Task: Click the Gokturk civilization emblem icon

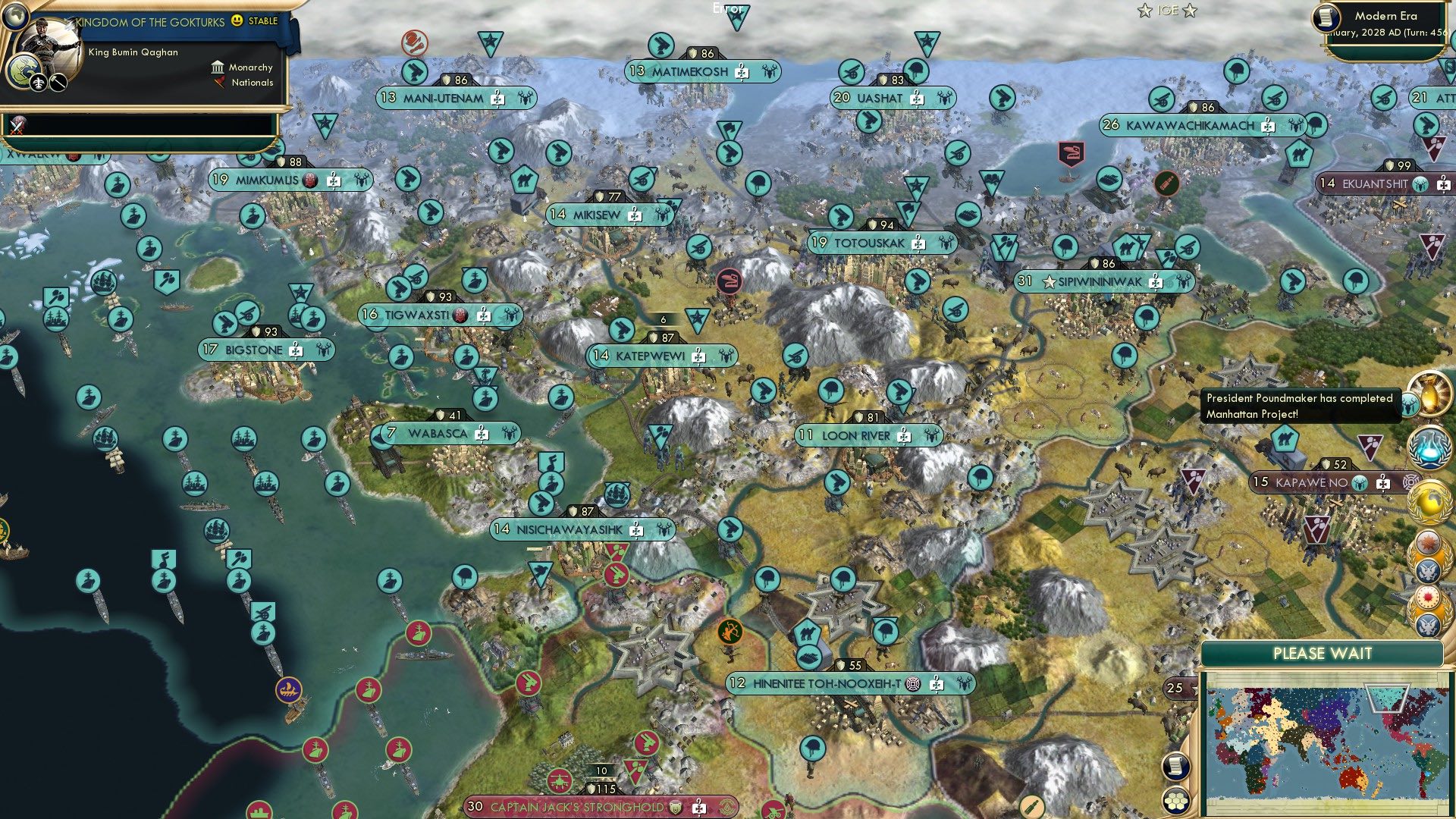Action: 20,72
